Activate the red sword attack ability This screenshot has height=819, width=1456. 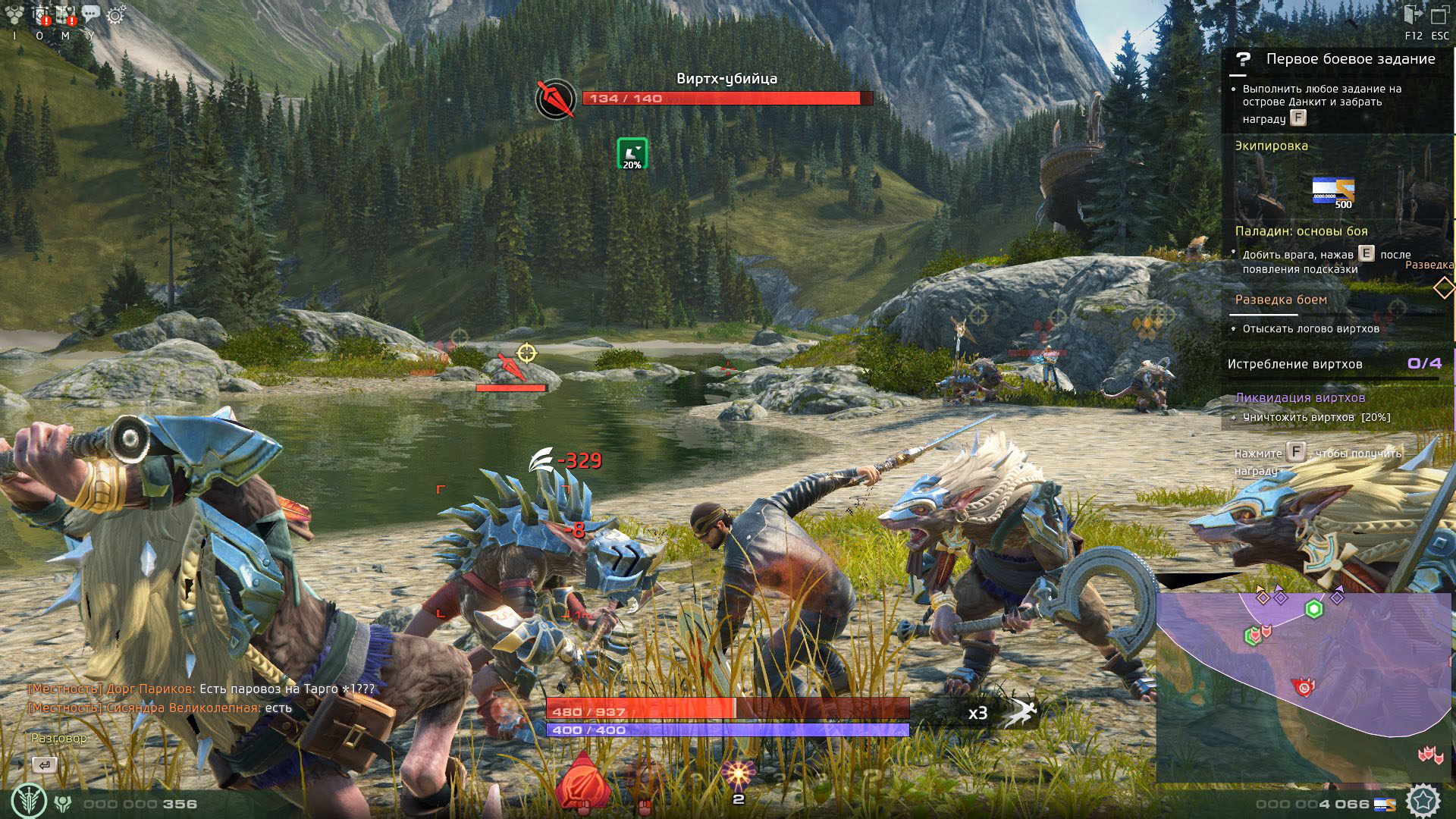pyautogui.click(x=582, y=785)
